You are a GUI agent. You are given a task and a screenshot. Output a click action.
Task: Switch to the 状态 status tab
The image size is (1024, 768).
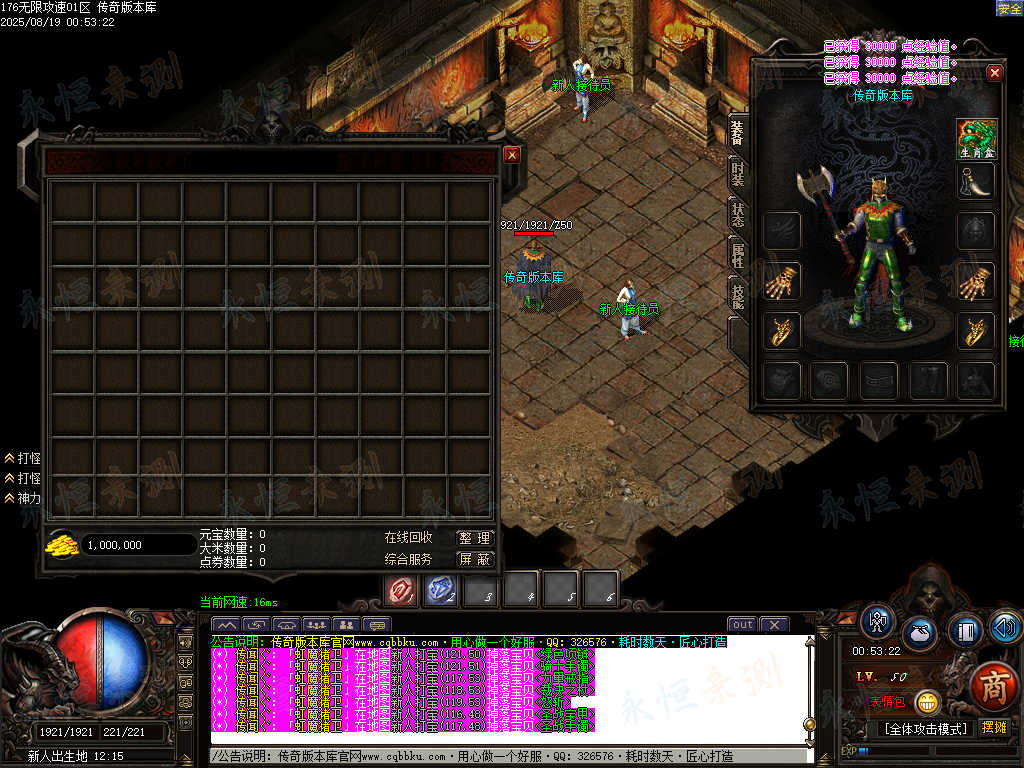tap(738, 213)
